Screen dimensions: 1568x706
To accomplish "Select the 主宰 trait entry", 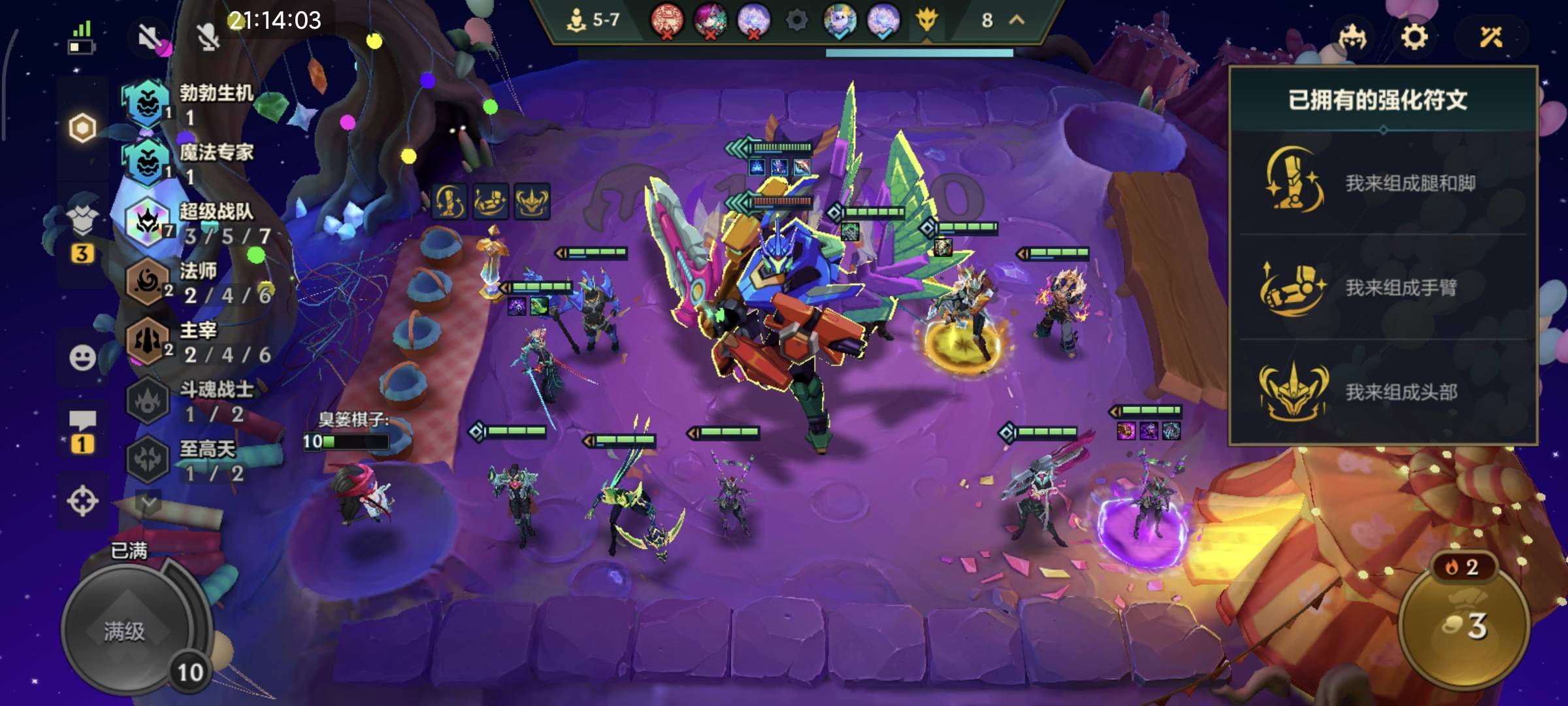I will [196, 343].
